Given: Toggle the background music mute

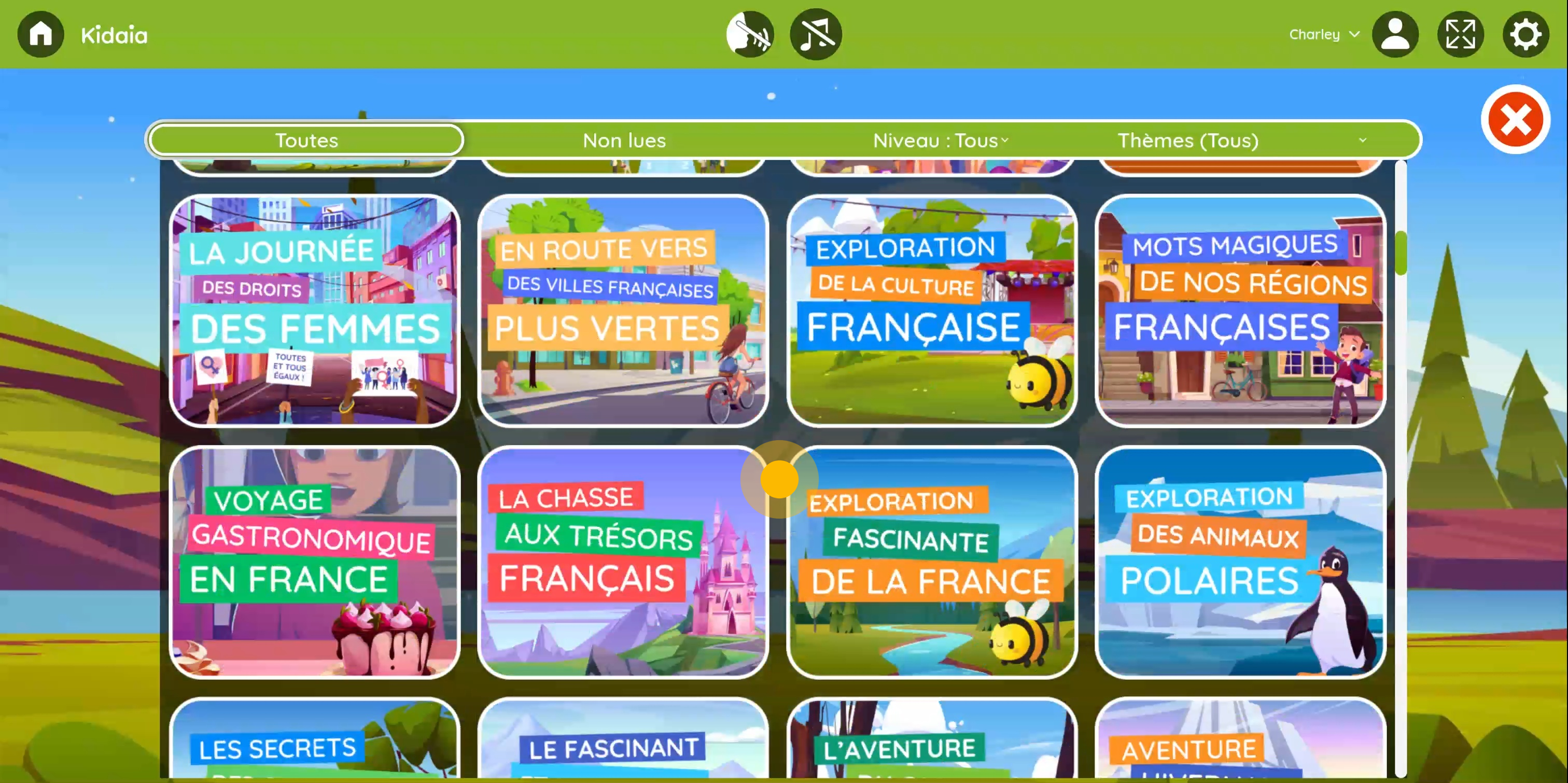Looking at the screenshot, I should [815, 34].
